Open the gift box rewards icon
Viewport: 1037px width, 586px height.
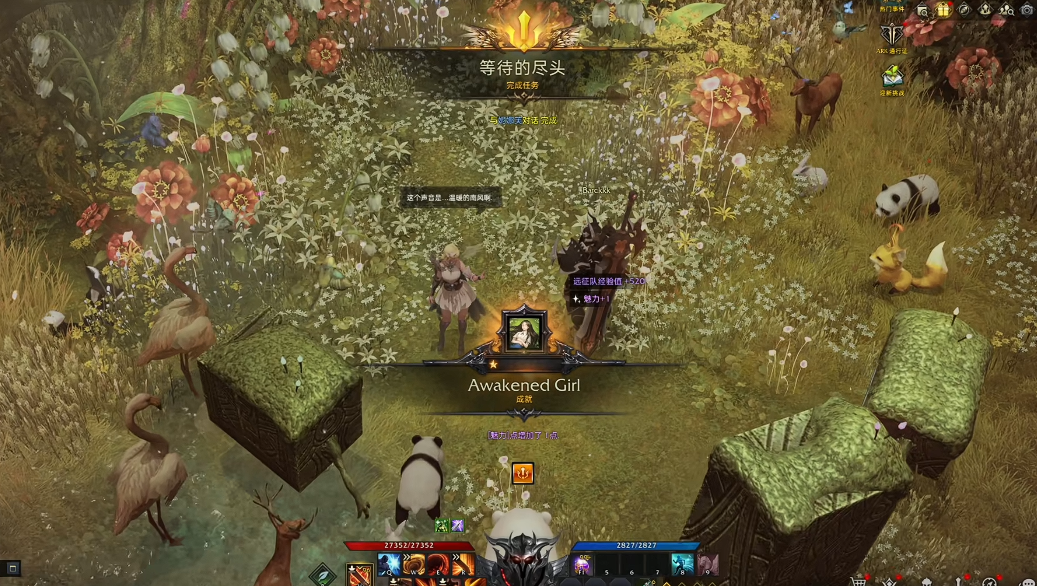[944, 9]
